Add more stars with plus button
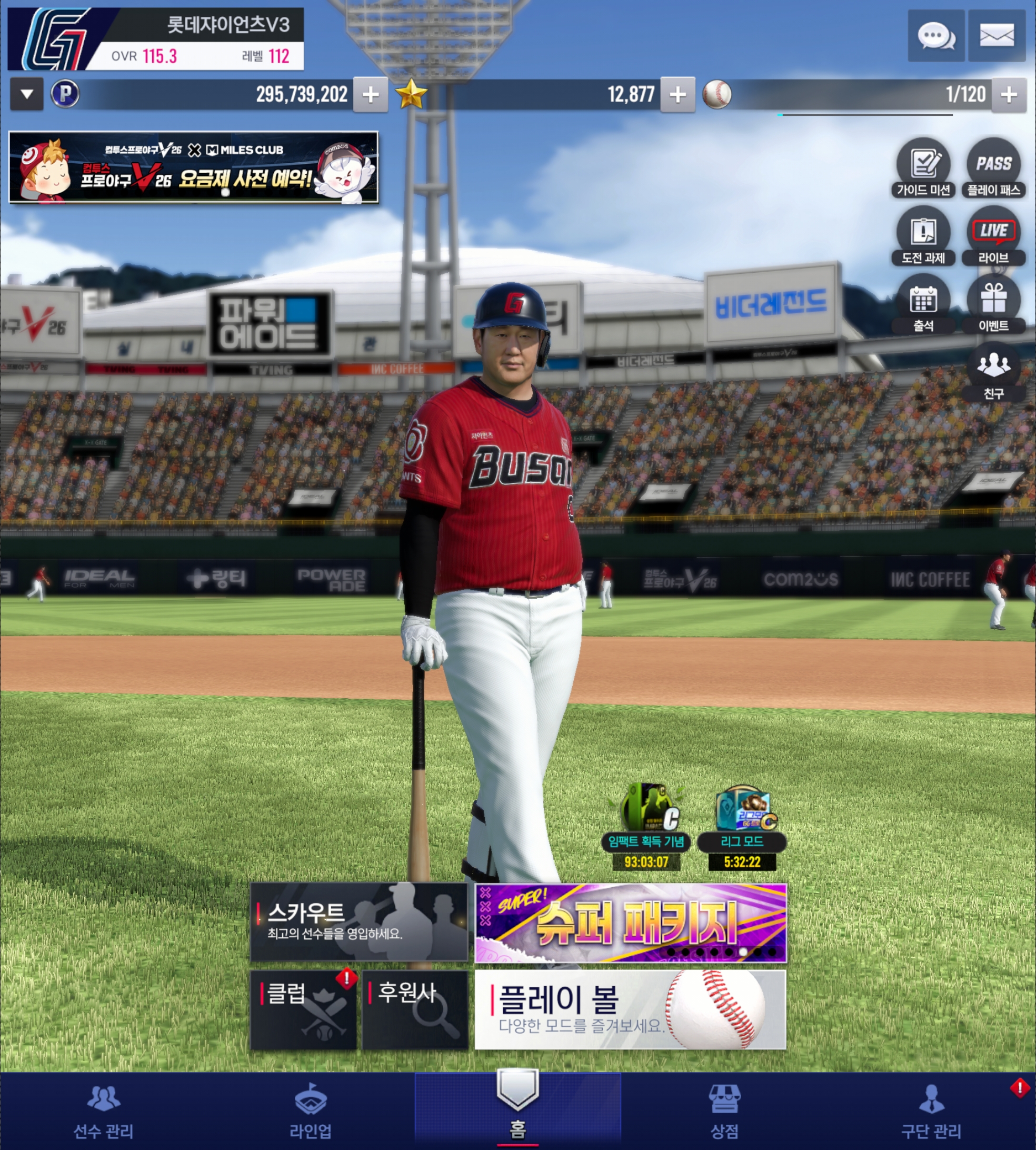This screenshot has height=1150, width=1036. tap(678, 94)
